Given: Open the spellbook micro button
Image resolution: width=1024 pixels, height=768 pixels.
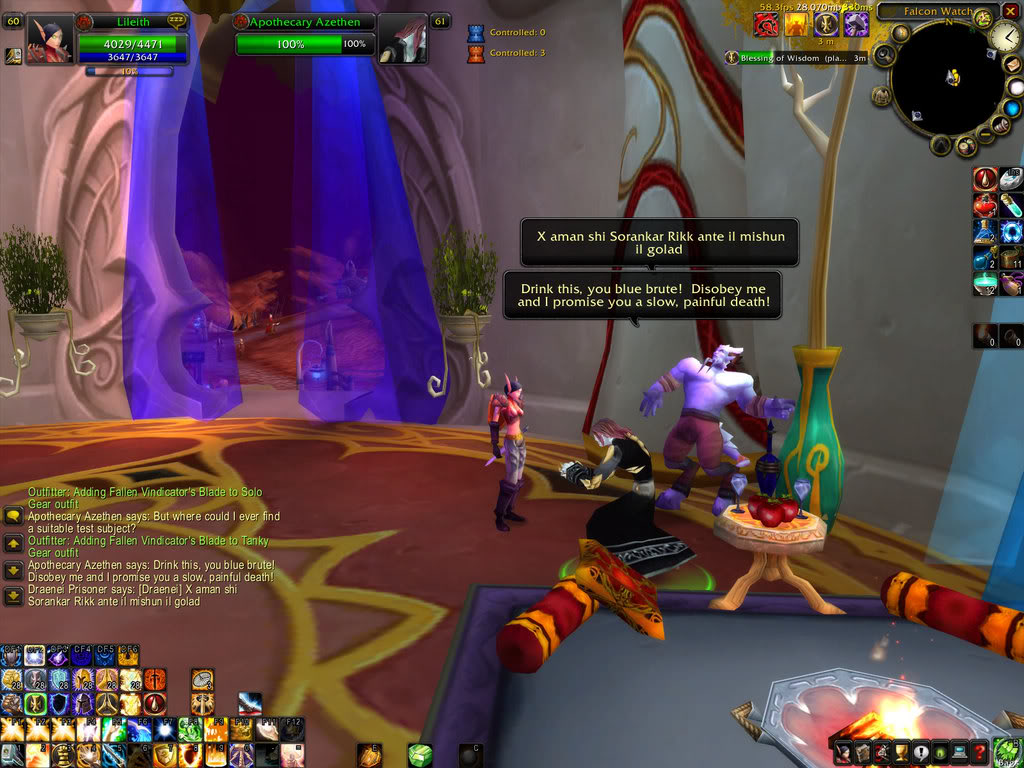Looking at the screenshot, I should (860, 753).
